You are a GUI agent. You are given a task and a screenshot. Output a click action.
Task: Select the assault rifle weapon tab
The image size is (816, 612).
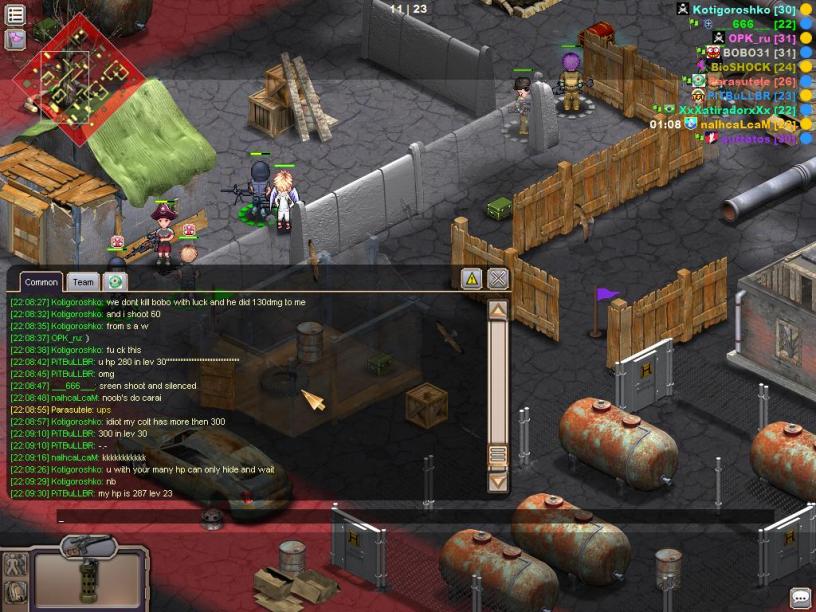tap(88, 546)
